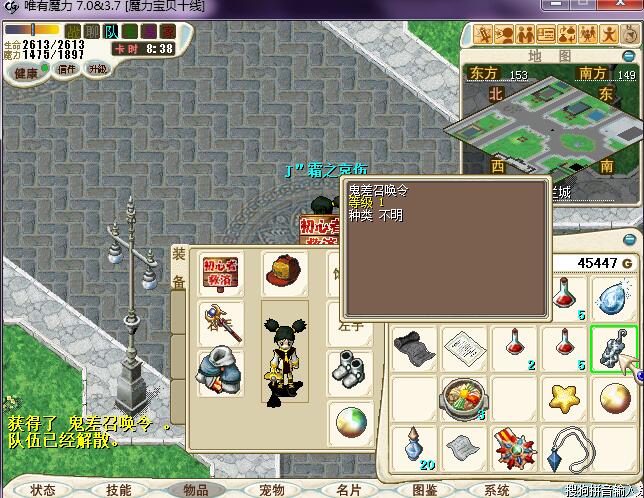Screen dimensions: 644x498
Task: Choose the equipped silver boots slot
Action: tap(348, 368)
